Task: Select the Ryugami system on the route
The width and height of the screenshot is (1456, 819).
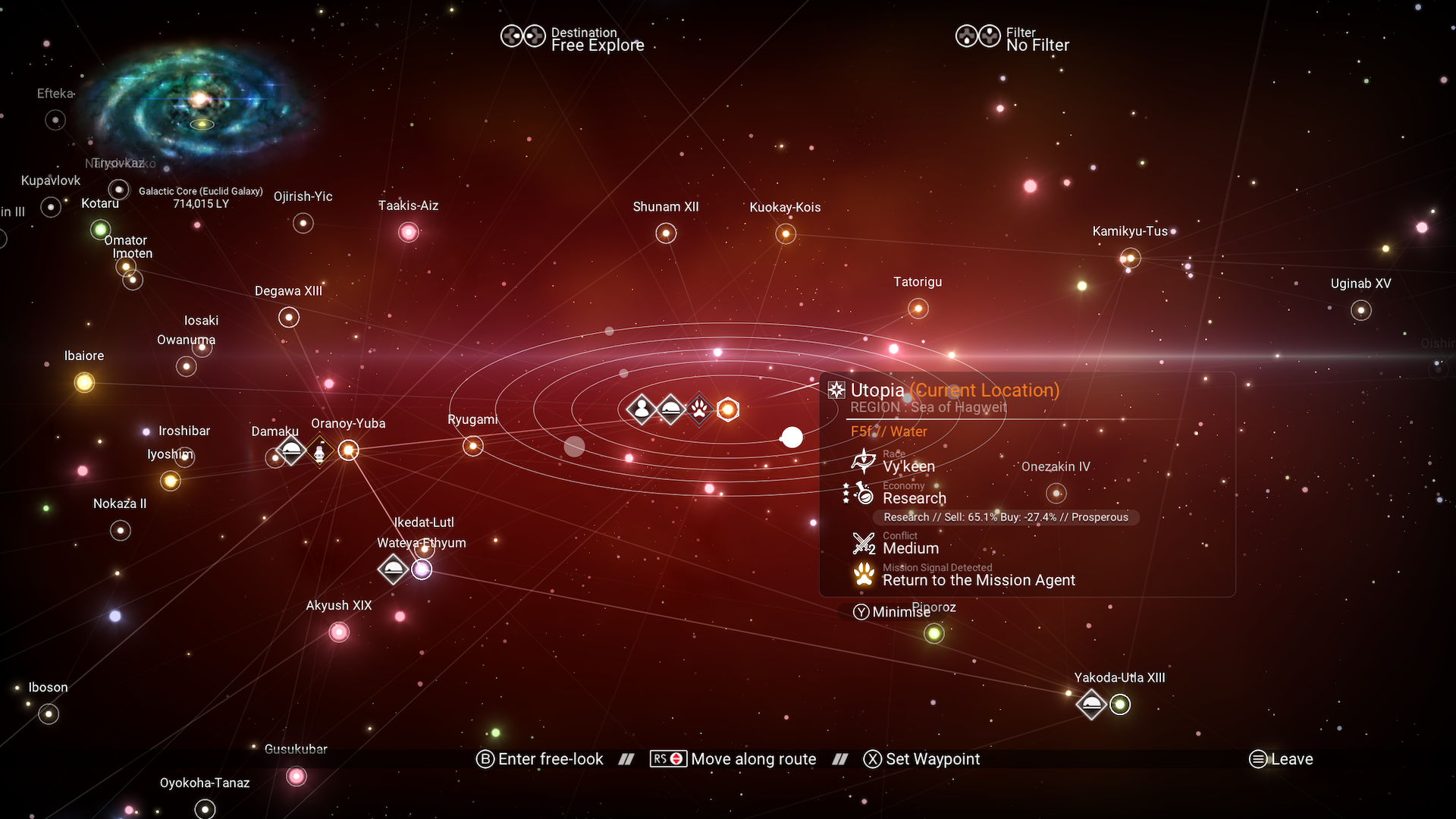Action: pos(473,446)
